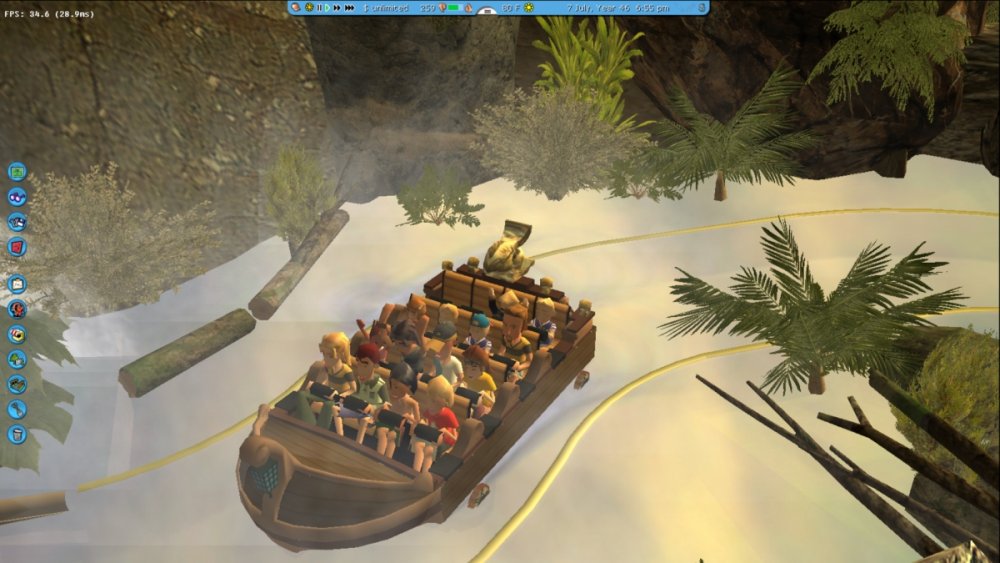Click the red file management icon
The height and width of the screenshot is (563, 1000).
tap(17, 247)
